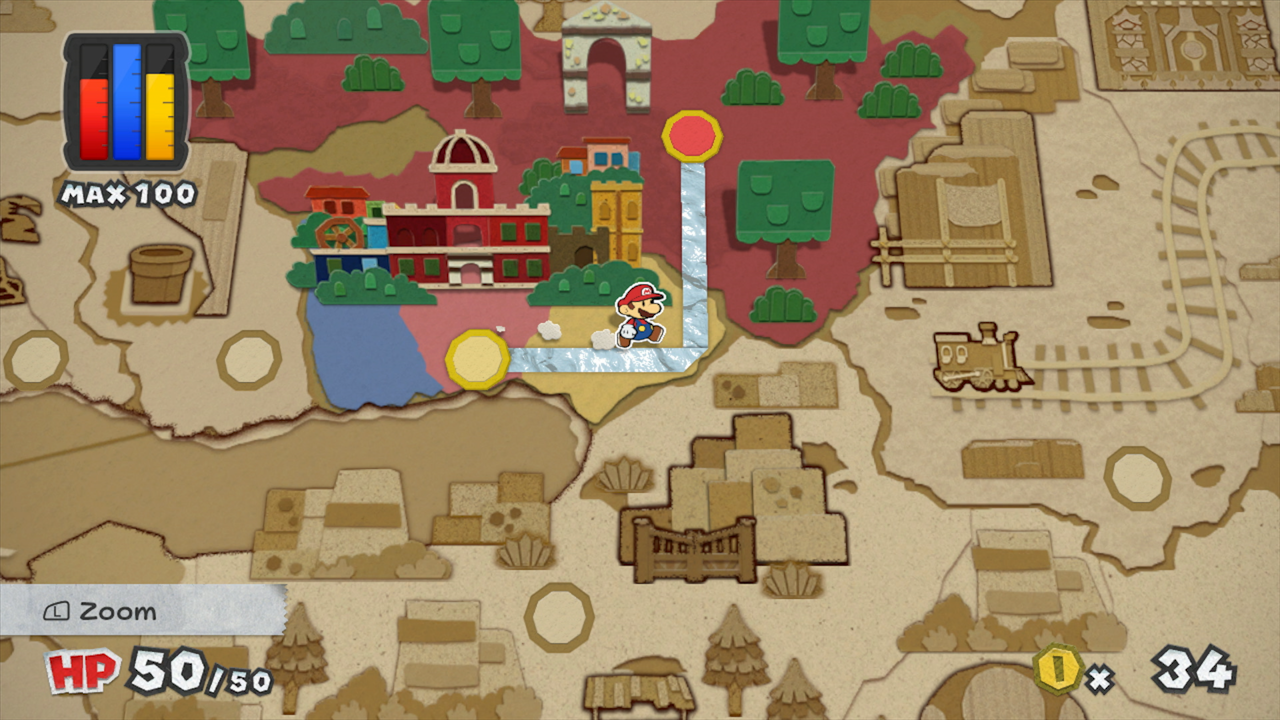Viewport: 1280px width, 720px height.
Task: Toggle the yellow octagon level marker
Action: pyautogui.click(x=477, y=358)
